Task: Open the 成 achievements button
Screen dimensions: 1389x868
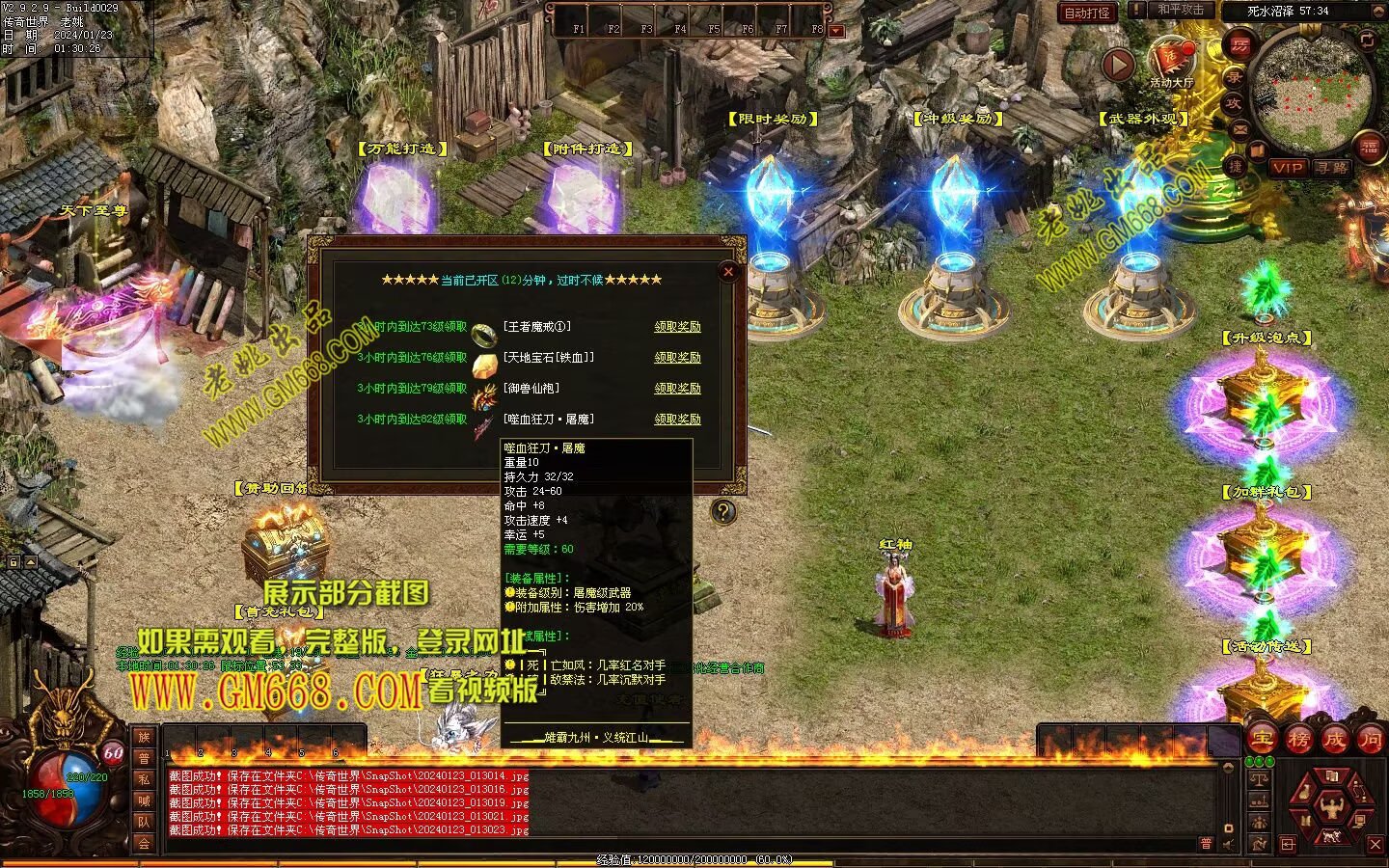Action: point(1334,740)
